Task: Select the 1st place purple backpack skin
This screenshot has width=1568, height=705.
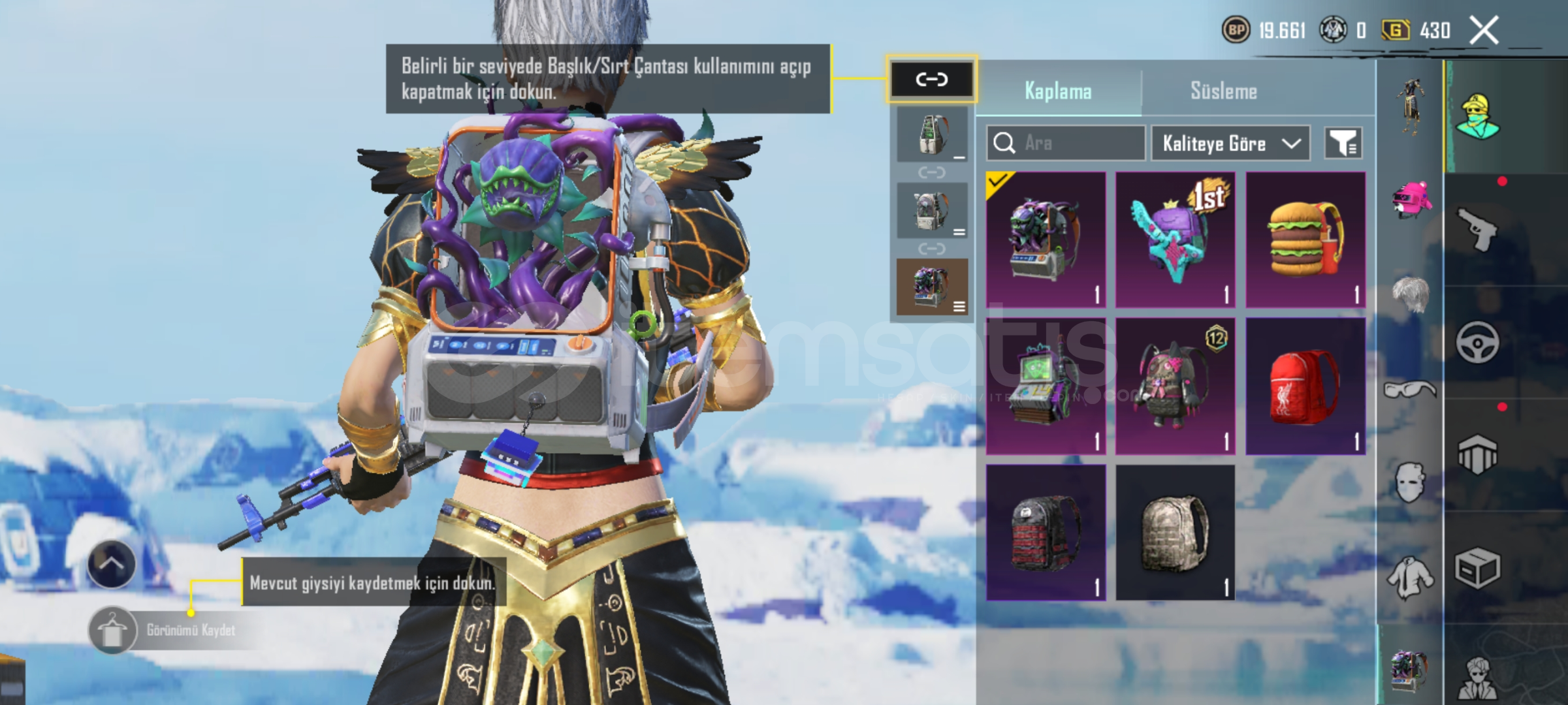Action: point(1175,240)
